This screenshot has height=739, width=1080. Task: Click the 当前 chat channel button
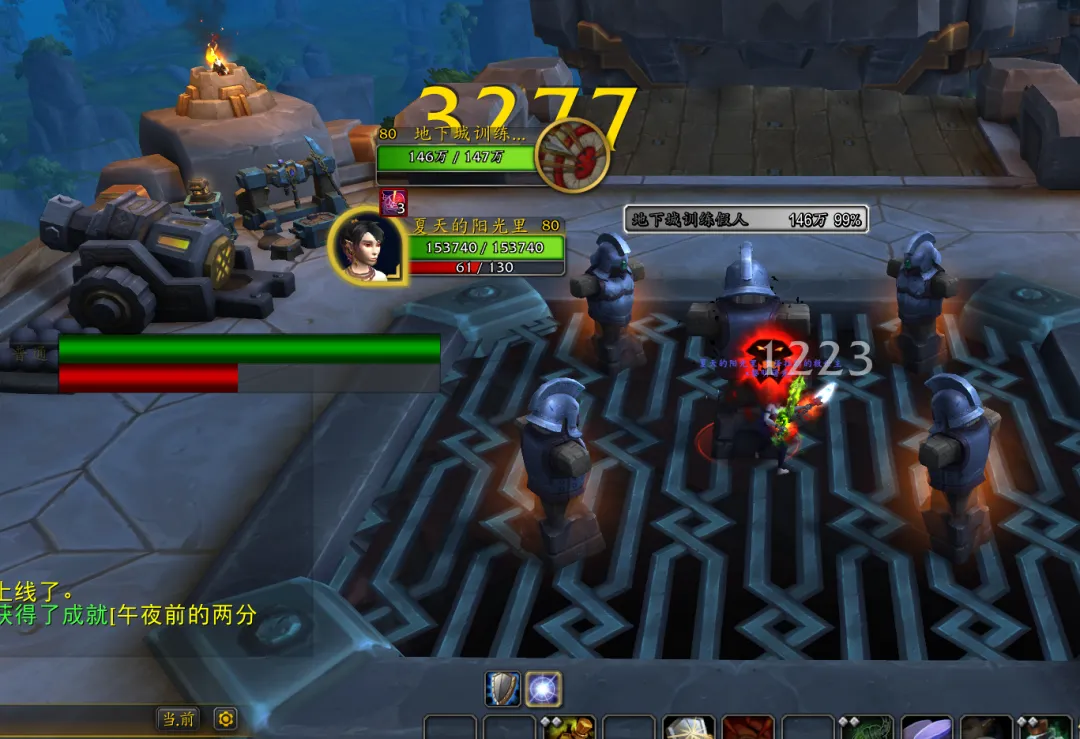(x=178, y=718)
